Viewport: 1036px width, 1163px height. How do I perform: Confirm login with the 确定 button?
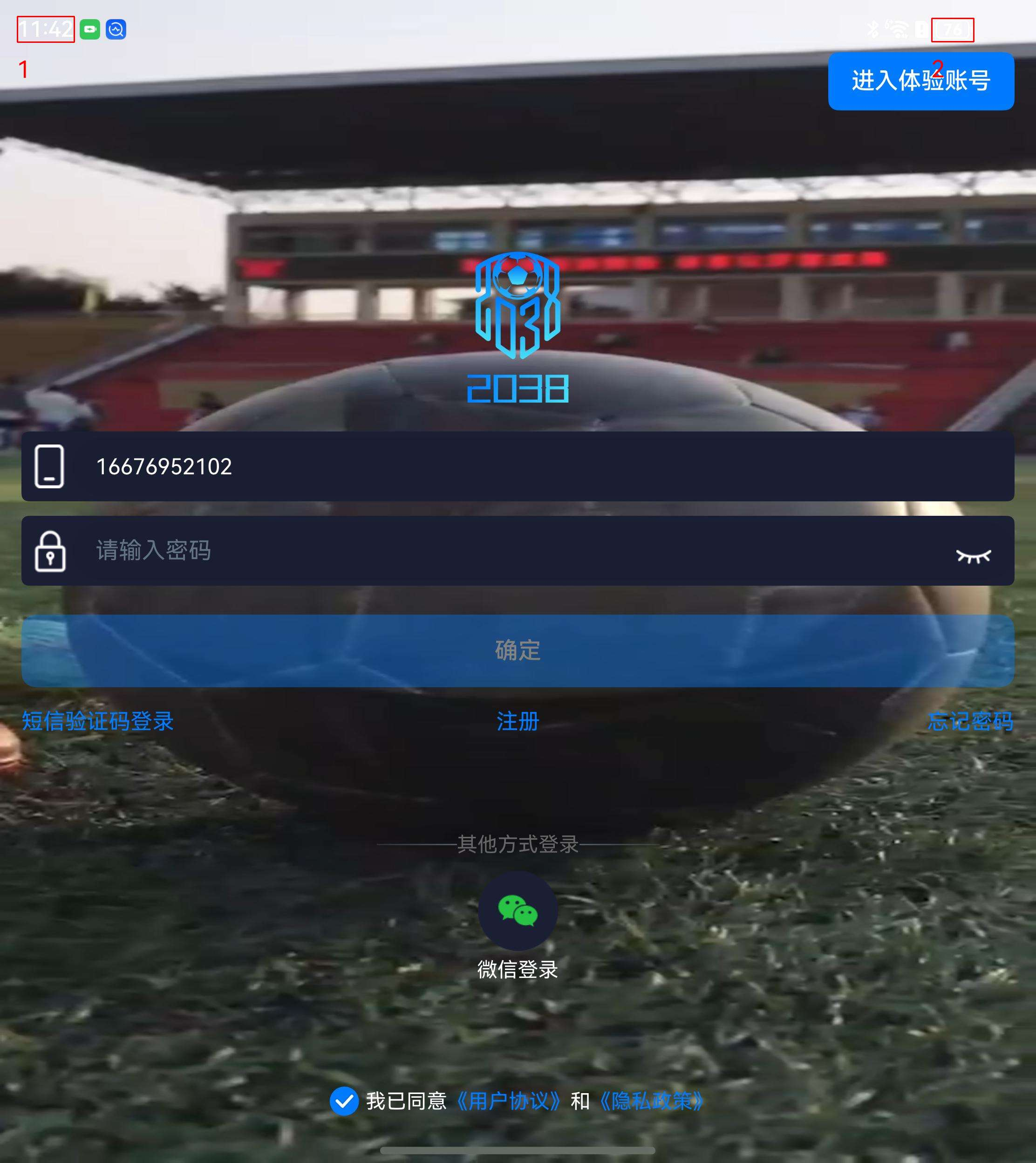pos(517,650)
